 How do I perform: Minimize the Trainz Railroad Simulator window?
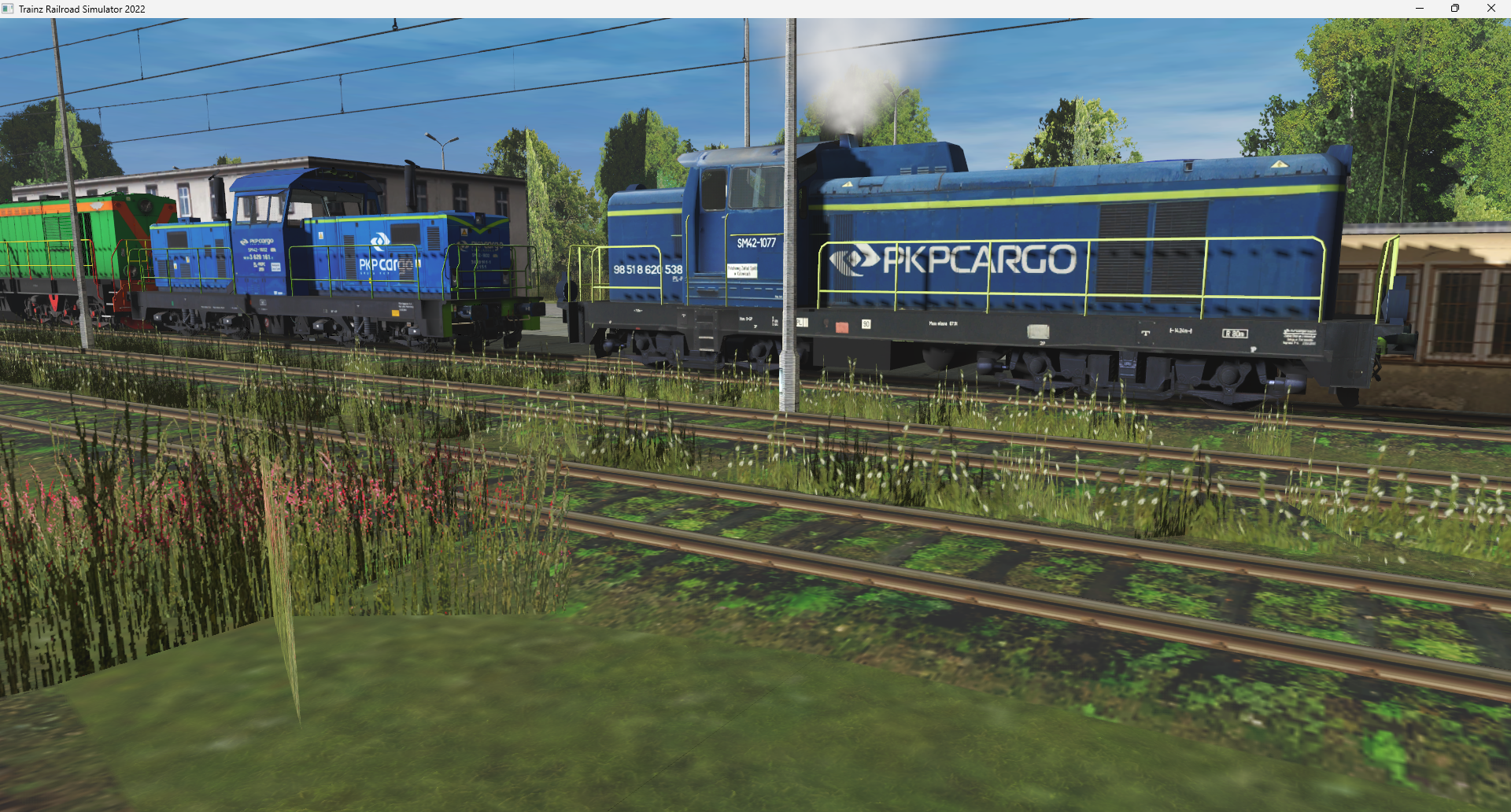pyautogui.click(x=1420, y=9)
